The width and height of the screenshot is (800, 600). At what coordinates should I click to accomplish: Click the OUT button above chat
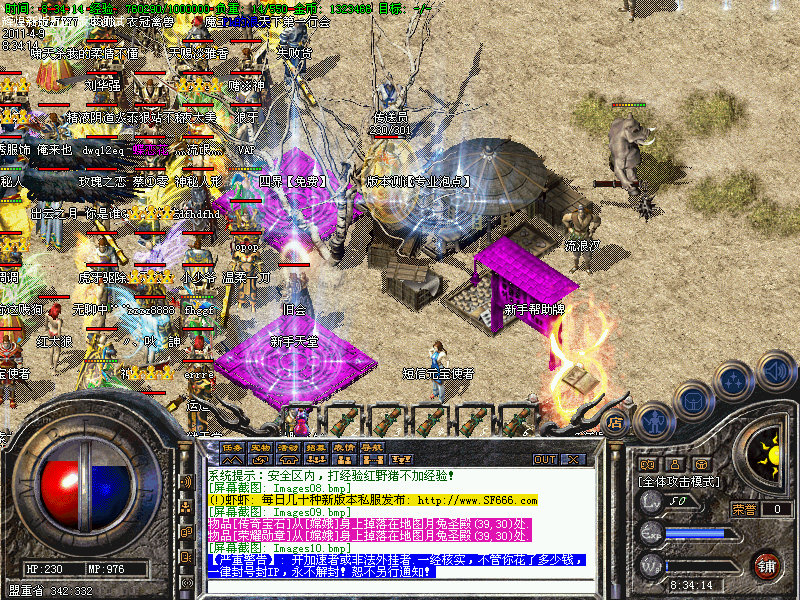coord(545,460)
